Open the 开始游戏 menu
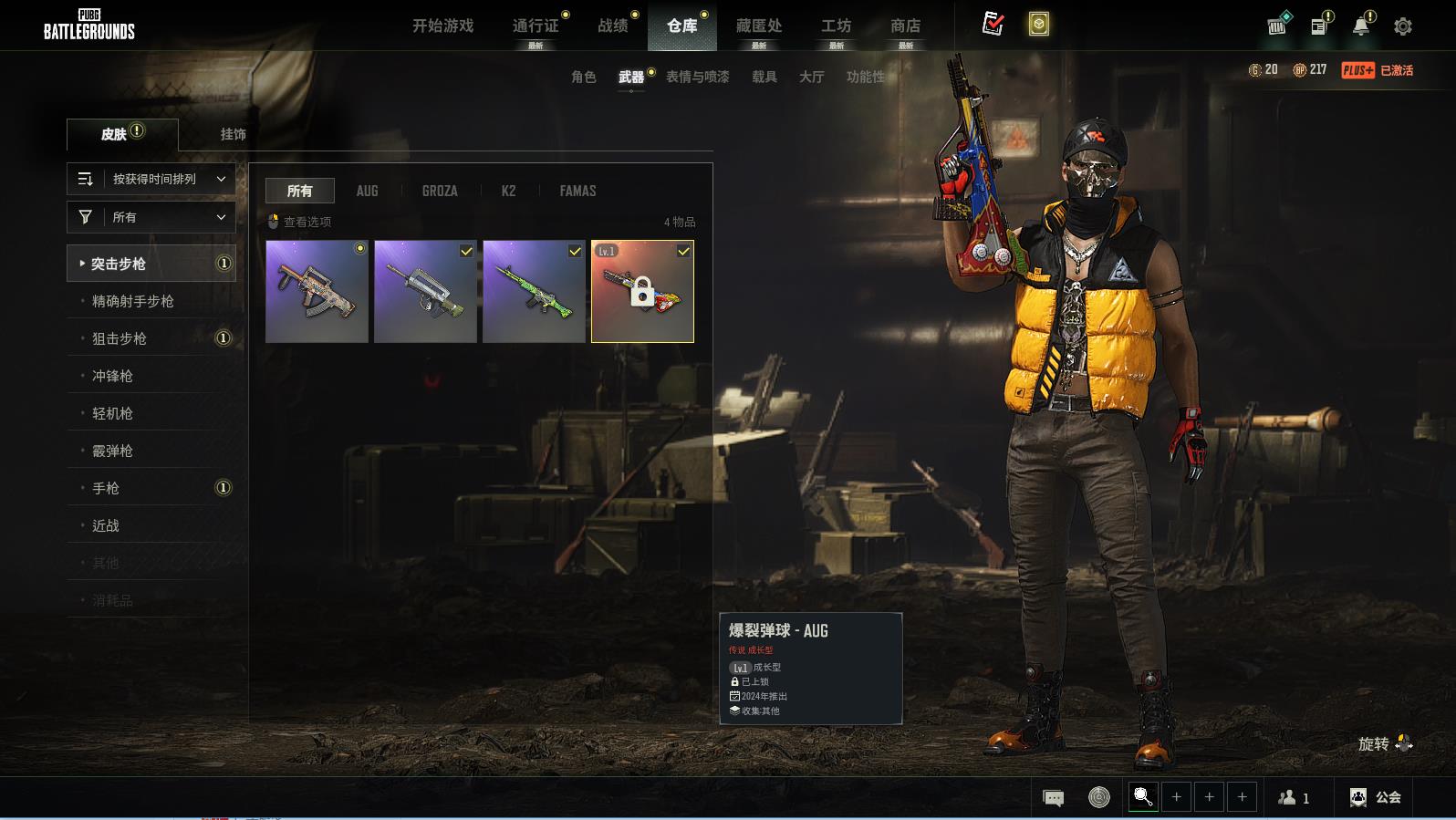Screen dimensions: 1456x820 tap(442, 26)
